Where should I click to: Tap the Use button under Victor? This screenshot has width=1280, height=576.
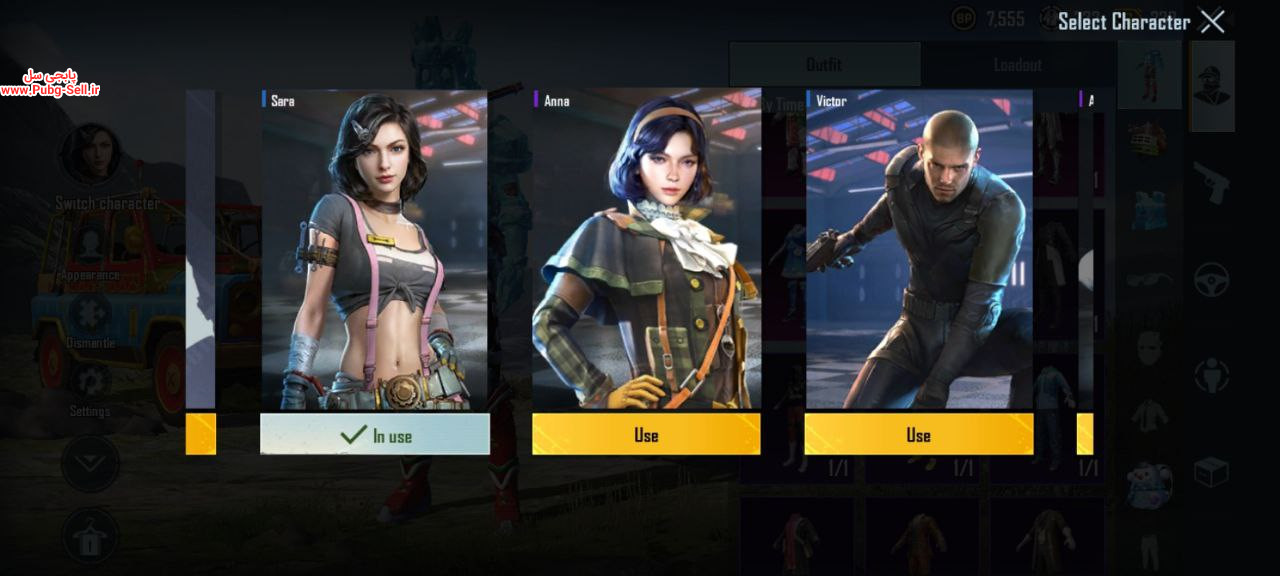(918, 435)
